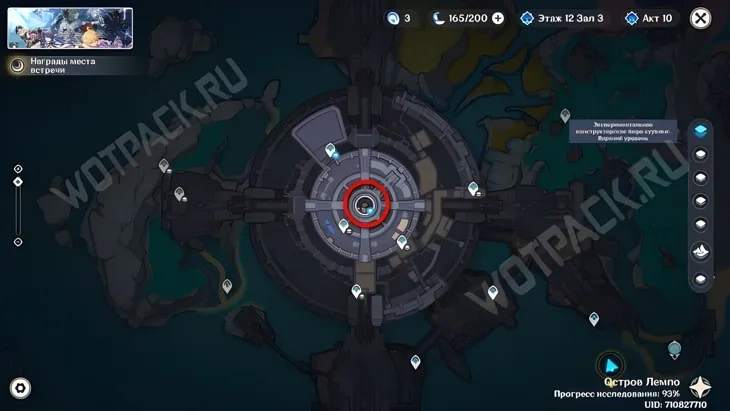Open map settings gear
This screenshot has height=411, width=730.
20,388
